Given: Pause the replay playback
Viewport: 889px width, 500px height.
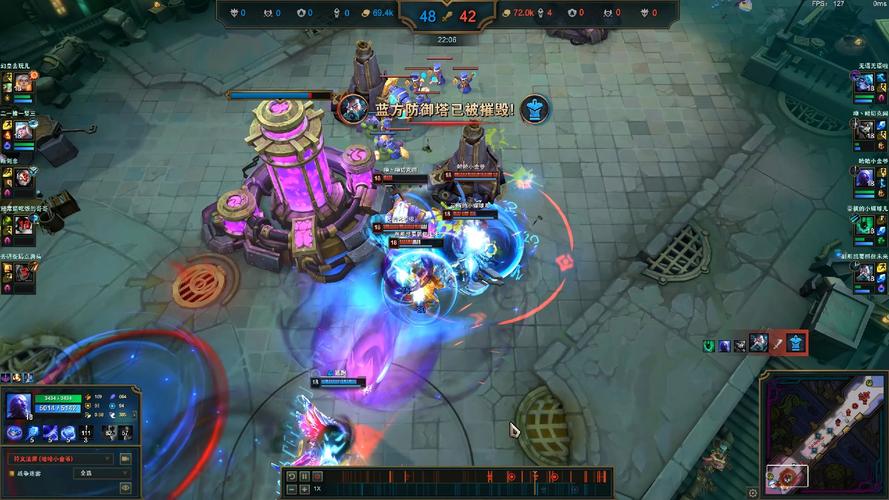Looking at the screenshot, I should click(304, 477).
